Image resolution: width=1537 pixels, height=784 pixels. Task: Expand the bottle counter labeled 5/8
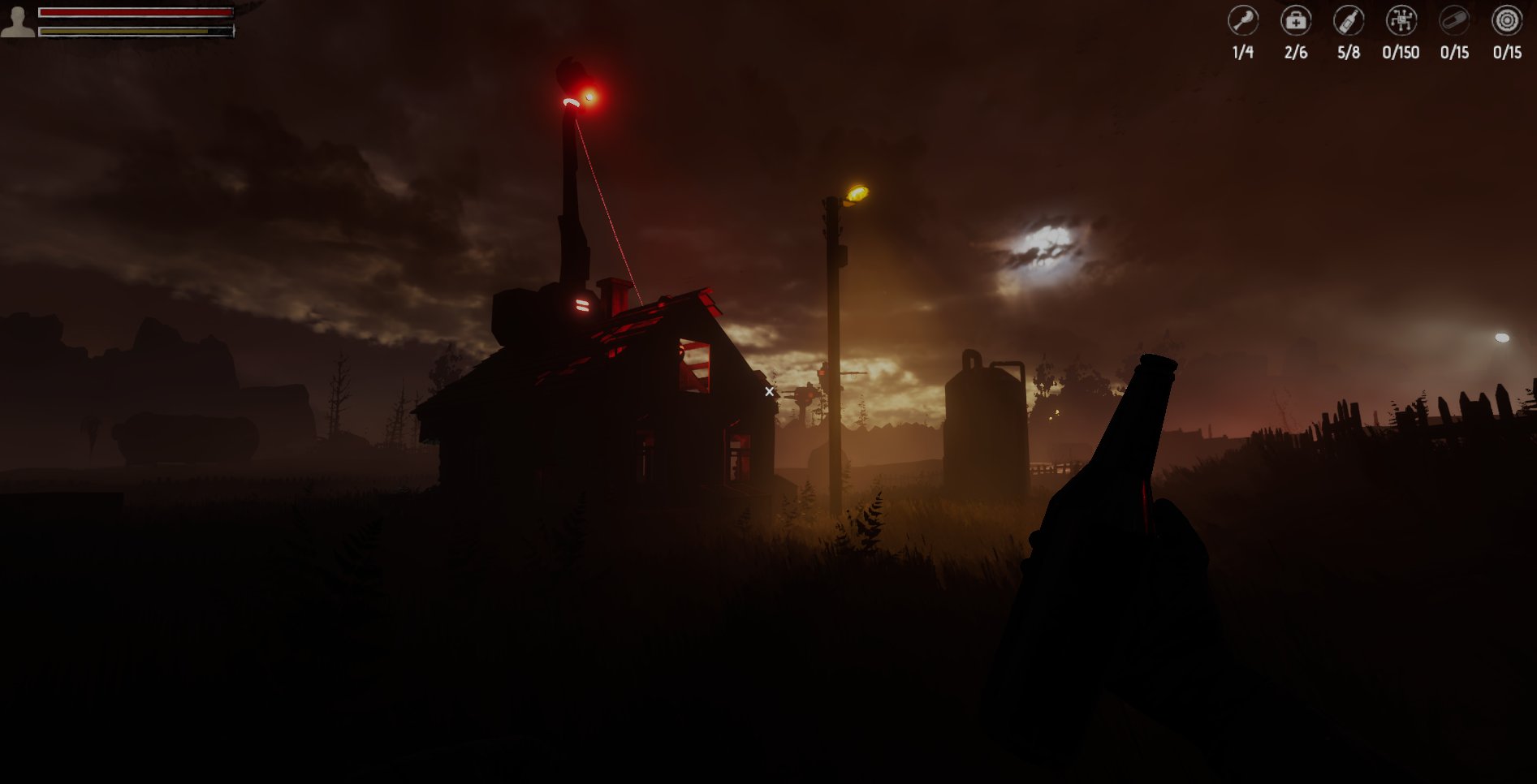coord(1348,54)
